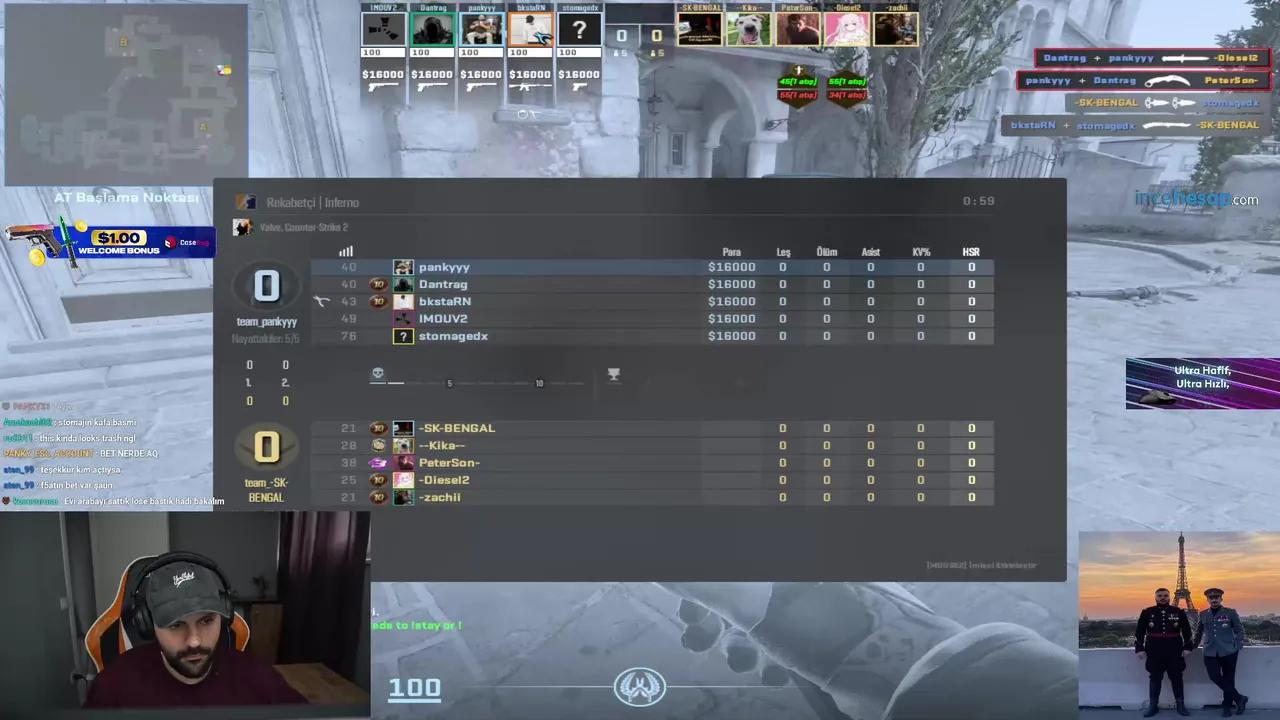Click the rifle icon under bkstaRN's HUD panel
The height and width of the screenshot is (720, 1280).
[529, 88]
